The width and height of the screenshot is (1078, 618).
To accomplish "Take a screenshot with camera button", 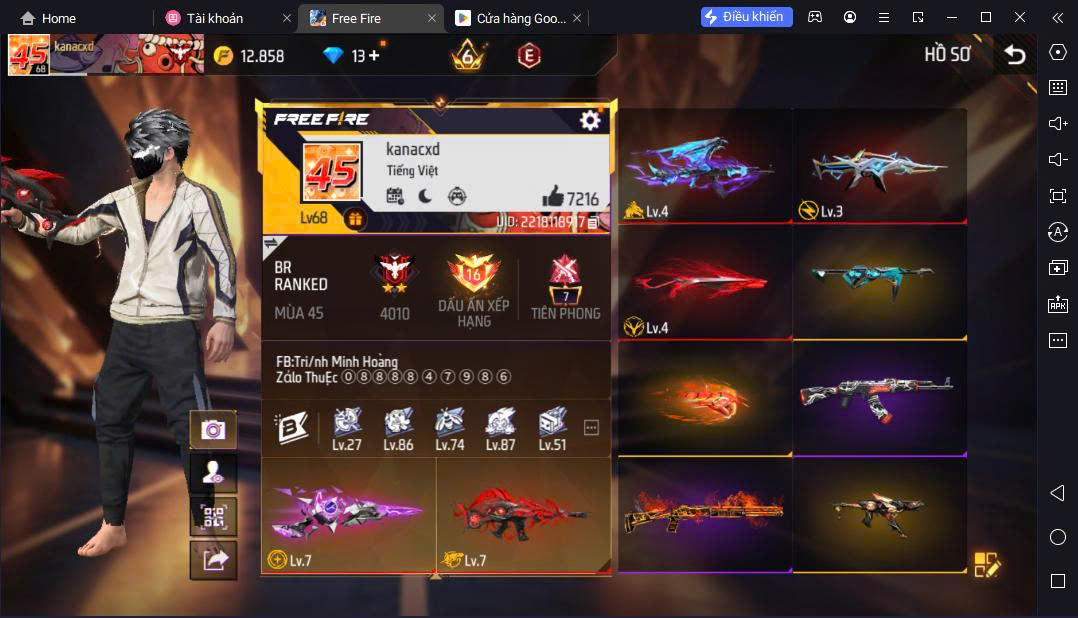I will pyautogui.click(x=213, y=429).
